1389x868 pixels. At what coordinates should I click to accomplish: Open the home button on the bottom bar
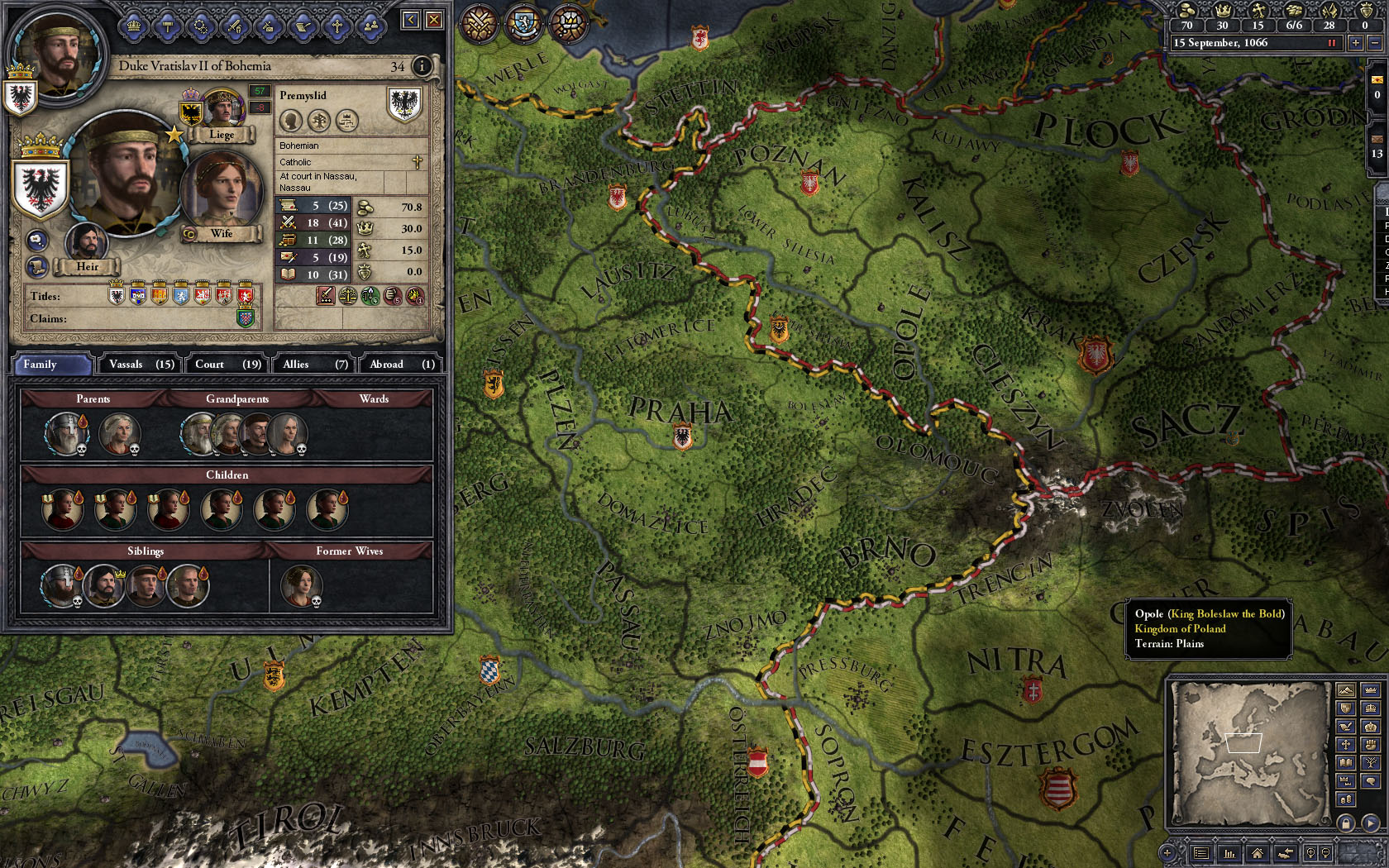point(1257,853)
